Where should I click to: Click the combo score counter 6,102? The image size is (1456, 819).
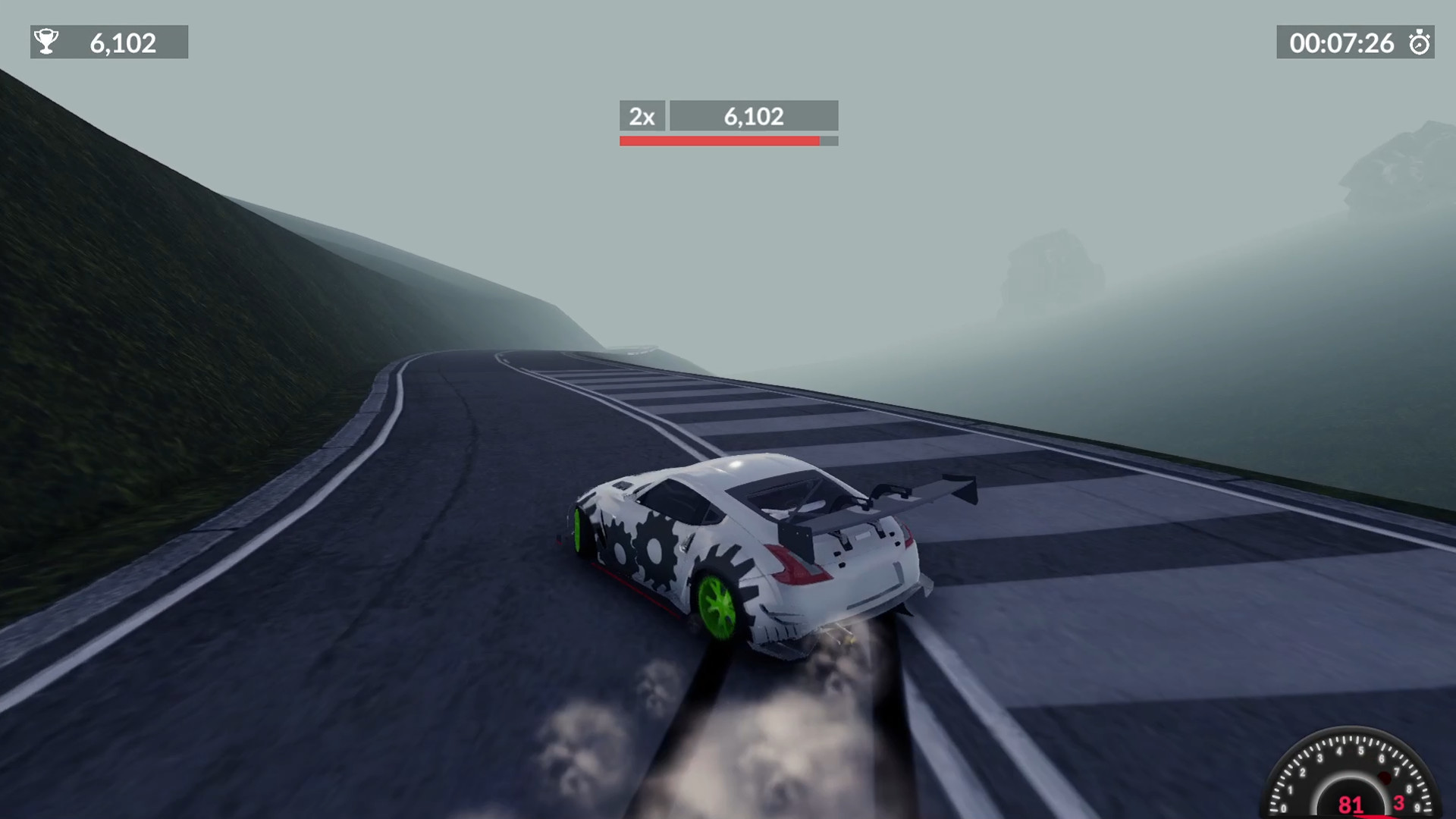pyautogui.click(x=753, y=116)
